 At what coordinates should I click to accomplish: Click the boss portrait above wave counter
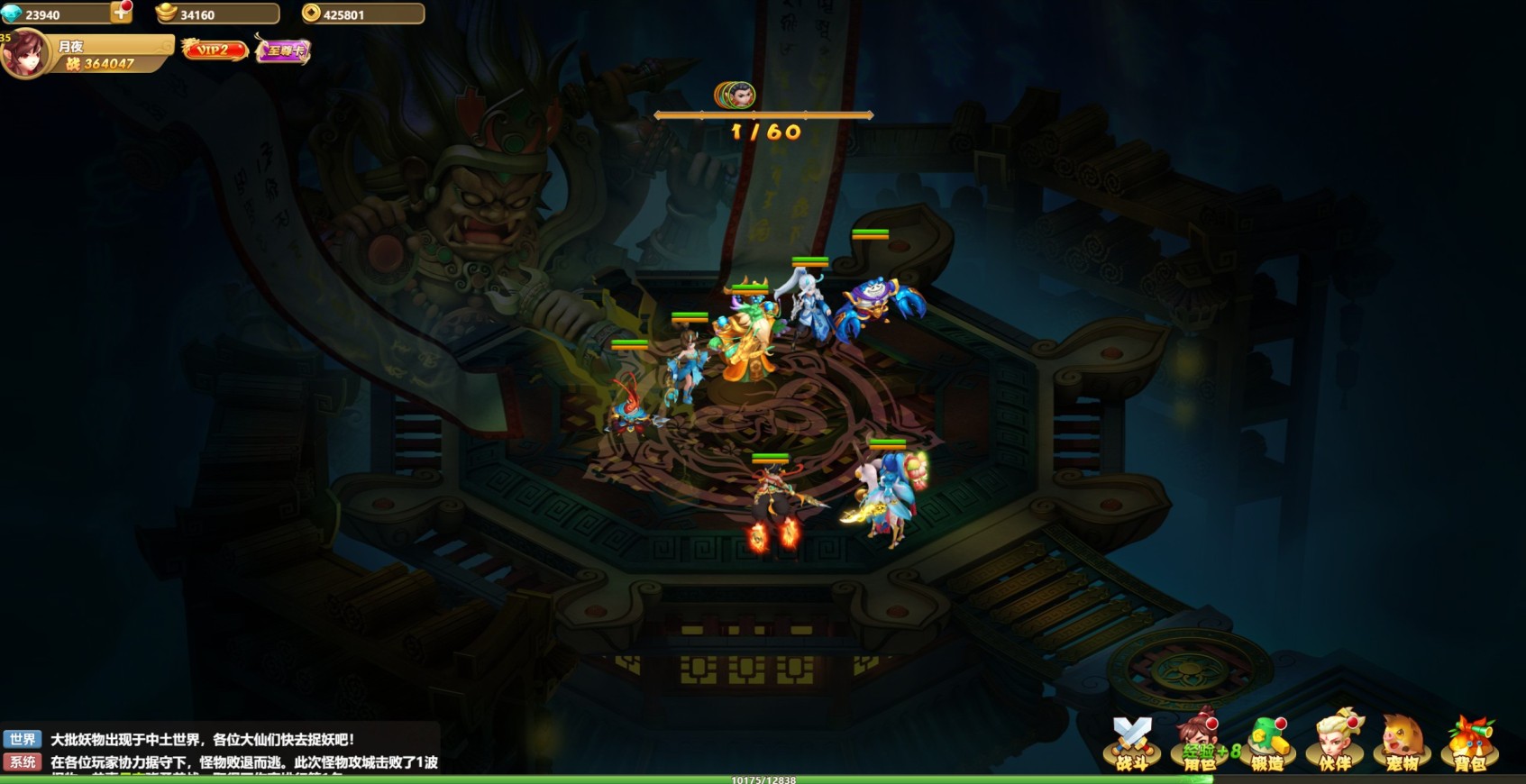coord(736,95)
